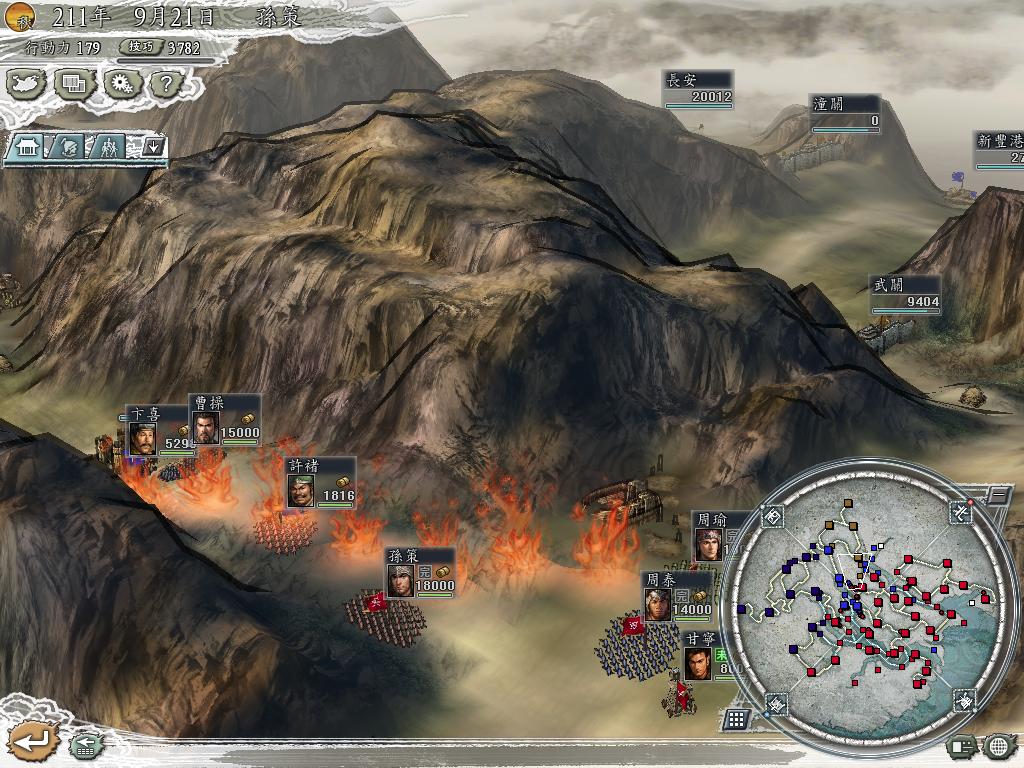
Task: Select the 武關 gate label
Action: [x=905, y=294]
